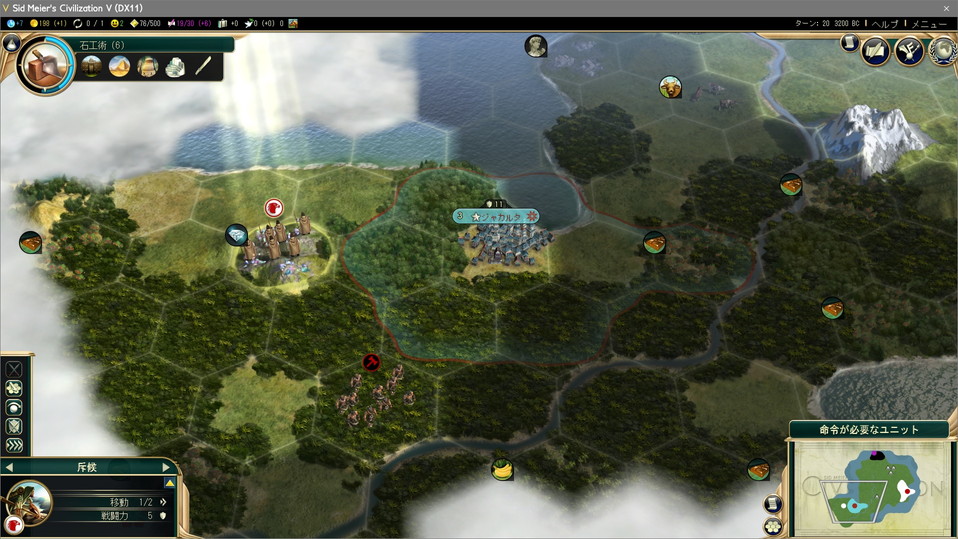The height and width of the screenshot is (539, 958).
Task: Close the game window
Action: [x=945, y=8]
